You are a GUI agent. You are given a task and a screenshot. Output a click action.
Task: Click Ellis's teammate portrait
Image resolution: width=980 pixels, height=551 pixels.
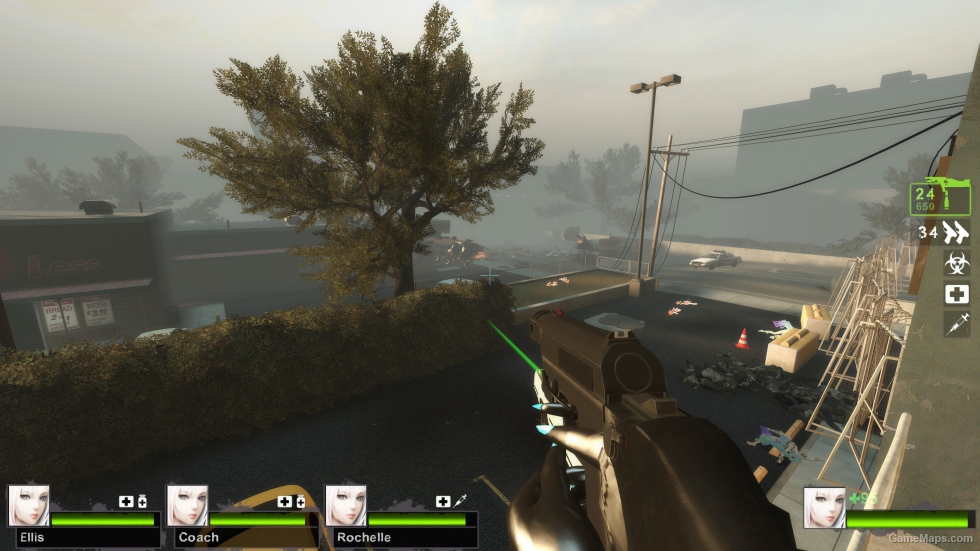tap(28, 506)
